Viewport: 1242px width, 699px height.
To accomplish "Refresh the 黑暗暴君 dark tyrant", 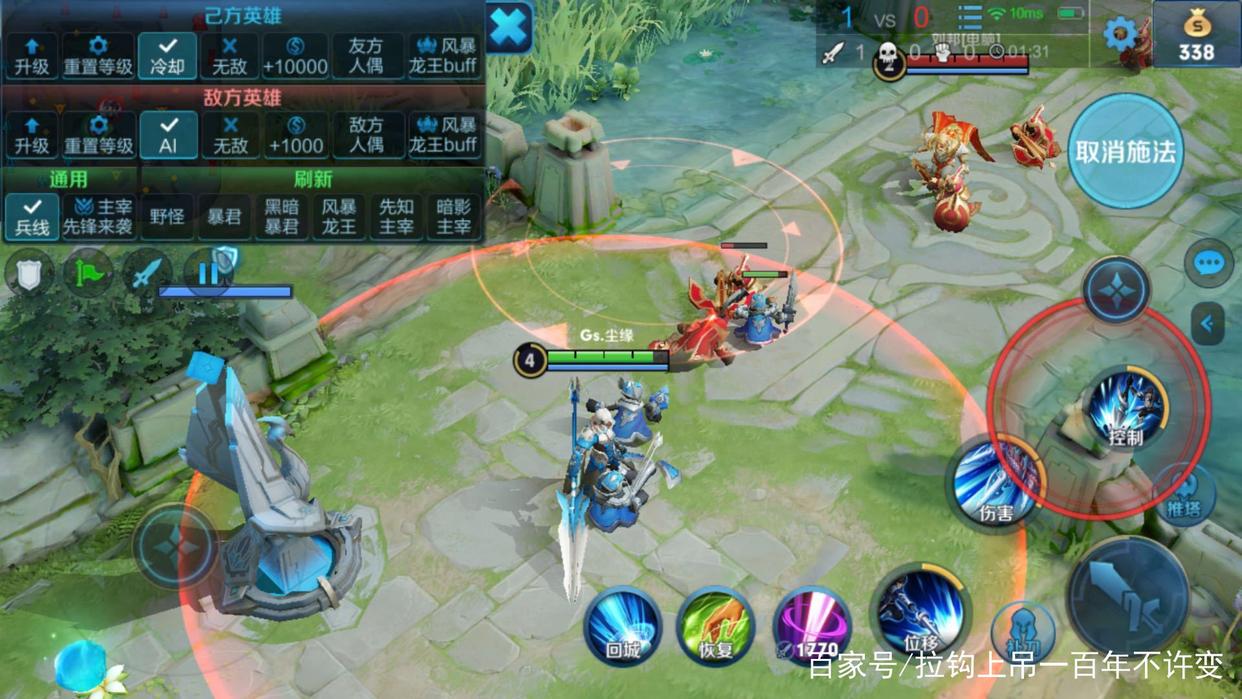I will pos(281,216).
